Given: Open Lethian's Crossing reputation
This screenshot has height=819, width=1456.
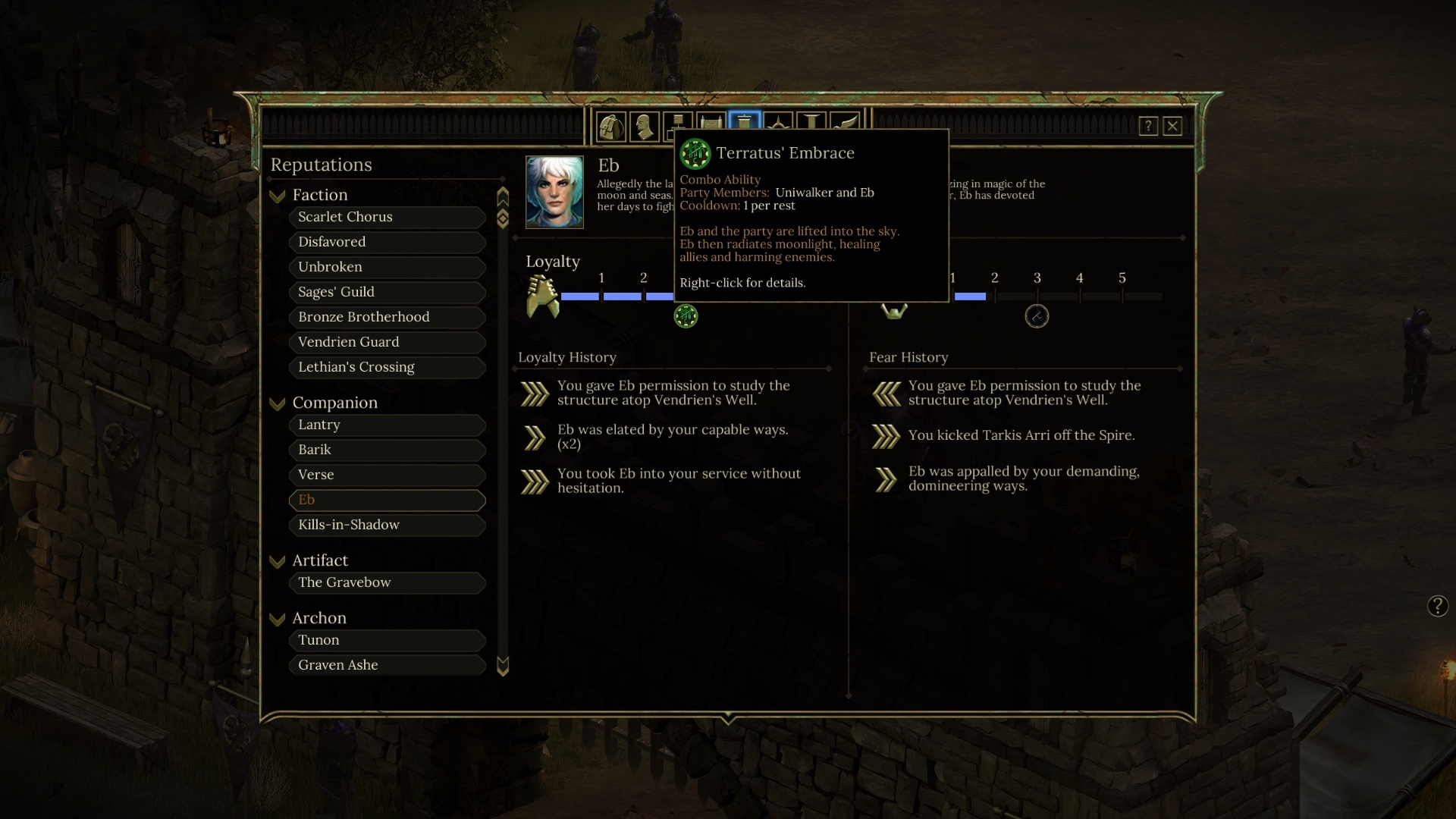Looking at the screenshot, I should pyautogui.click(x=387, y=367).
